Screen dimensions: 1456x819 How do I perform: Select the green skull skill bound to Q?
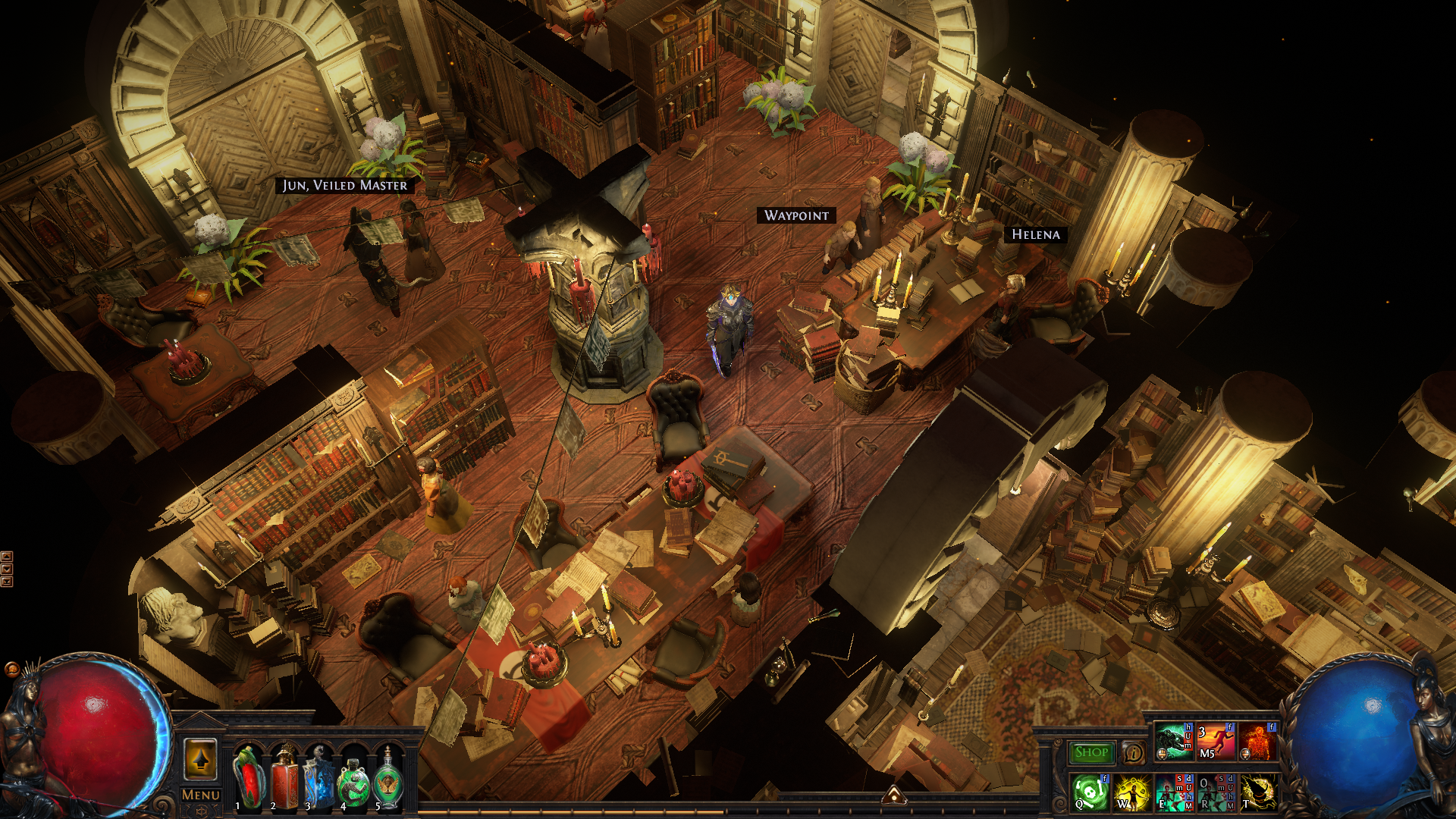pos(1090,792)
